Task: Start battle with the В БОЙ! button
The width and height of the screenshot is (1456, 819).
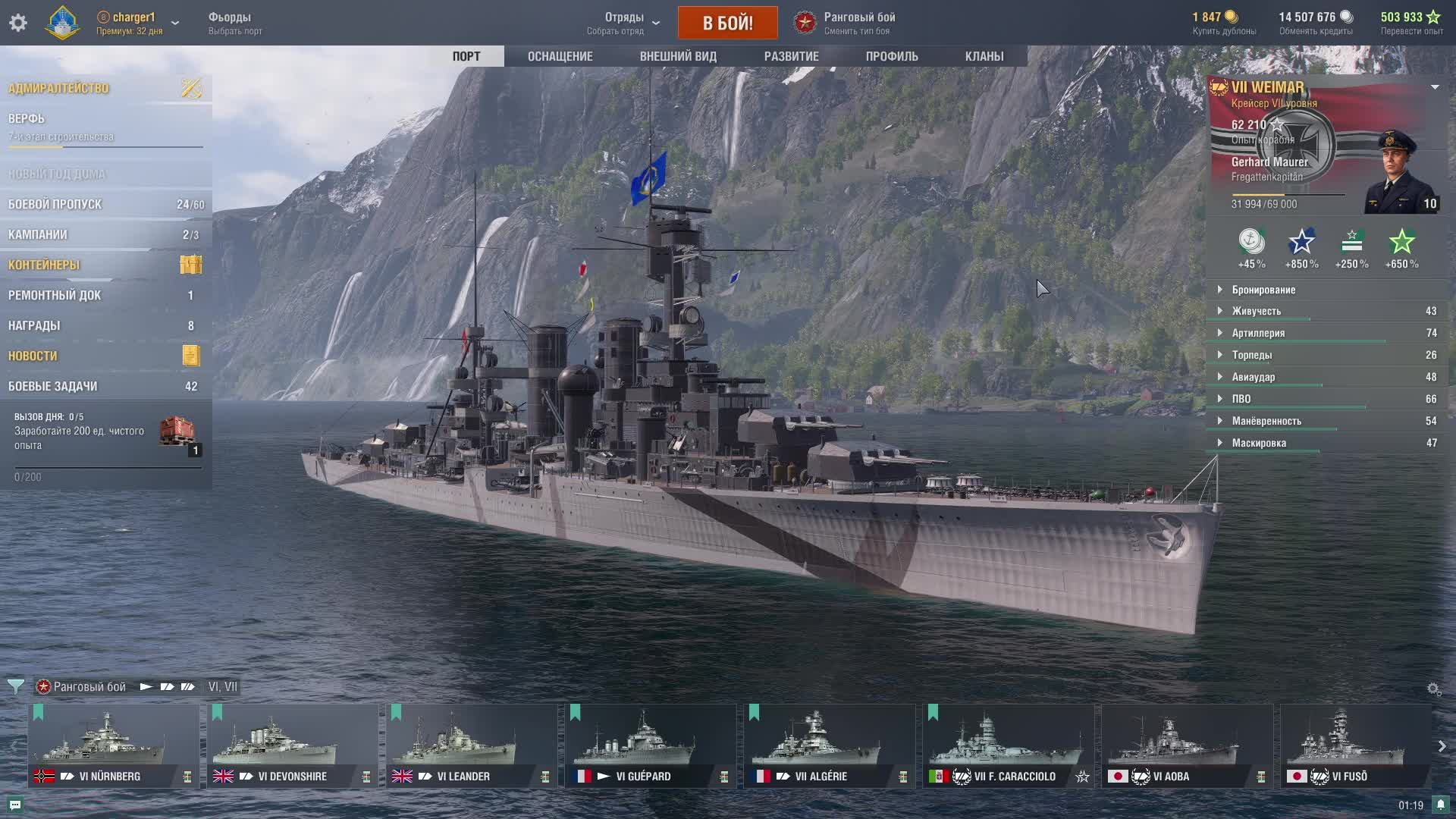Action: tap(727, 23)
